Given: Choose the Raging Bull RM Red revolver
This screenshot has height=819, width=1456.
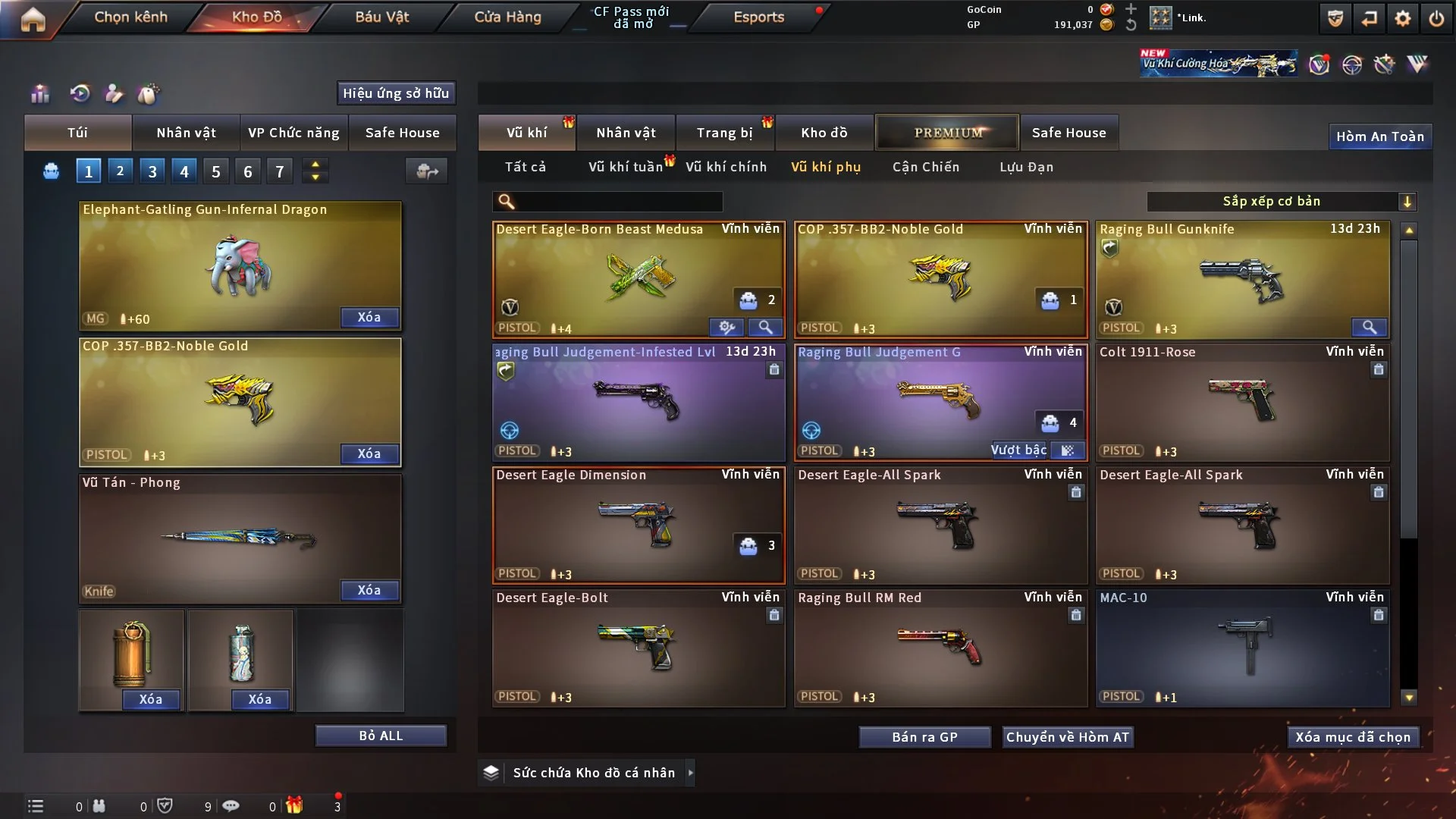Looking at the screenshot, I should point(940,648).
